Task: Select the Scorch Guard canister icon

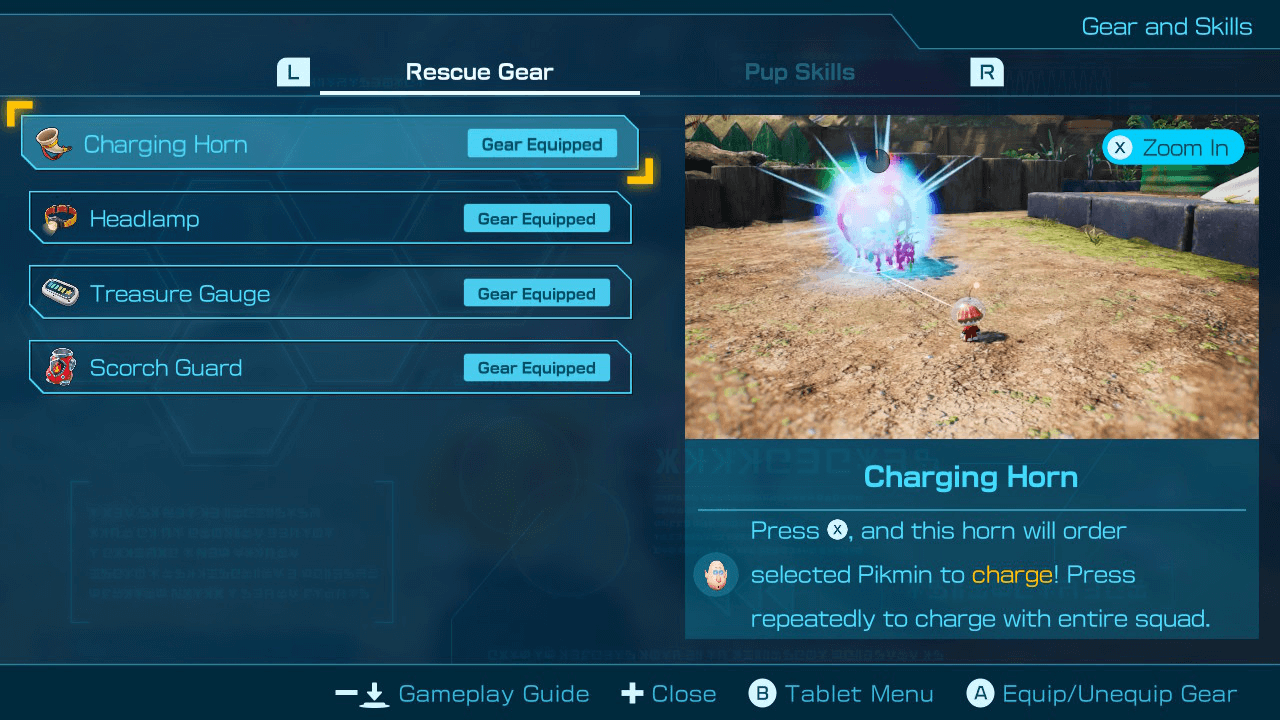Action: 58,367
